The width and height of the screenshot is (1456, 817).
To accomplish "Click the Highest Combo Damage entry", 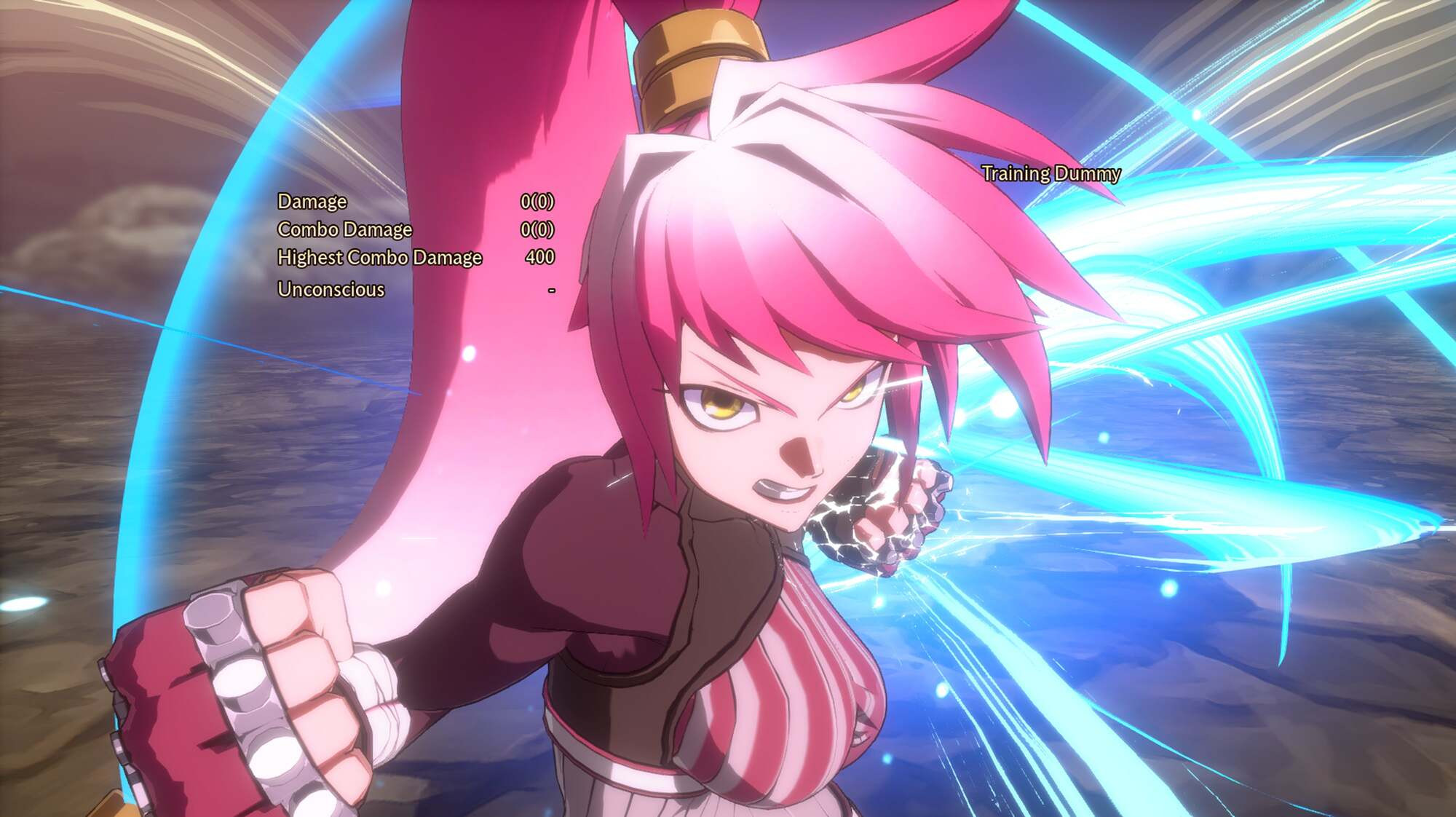I will click(x=379, y=257).
